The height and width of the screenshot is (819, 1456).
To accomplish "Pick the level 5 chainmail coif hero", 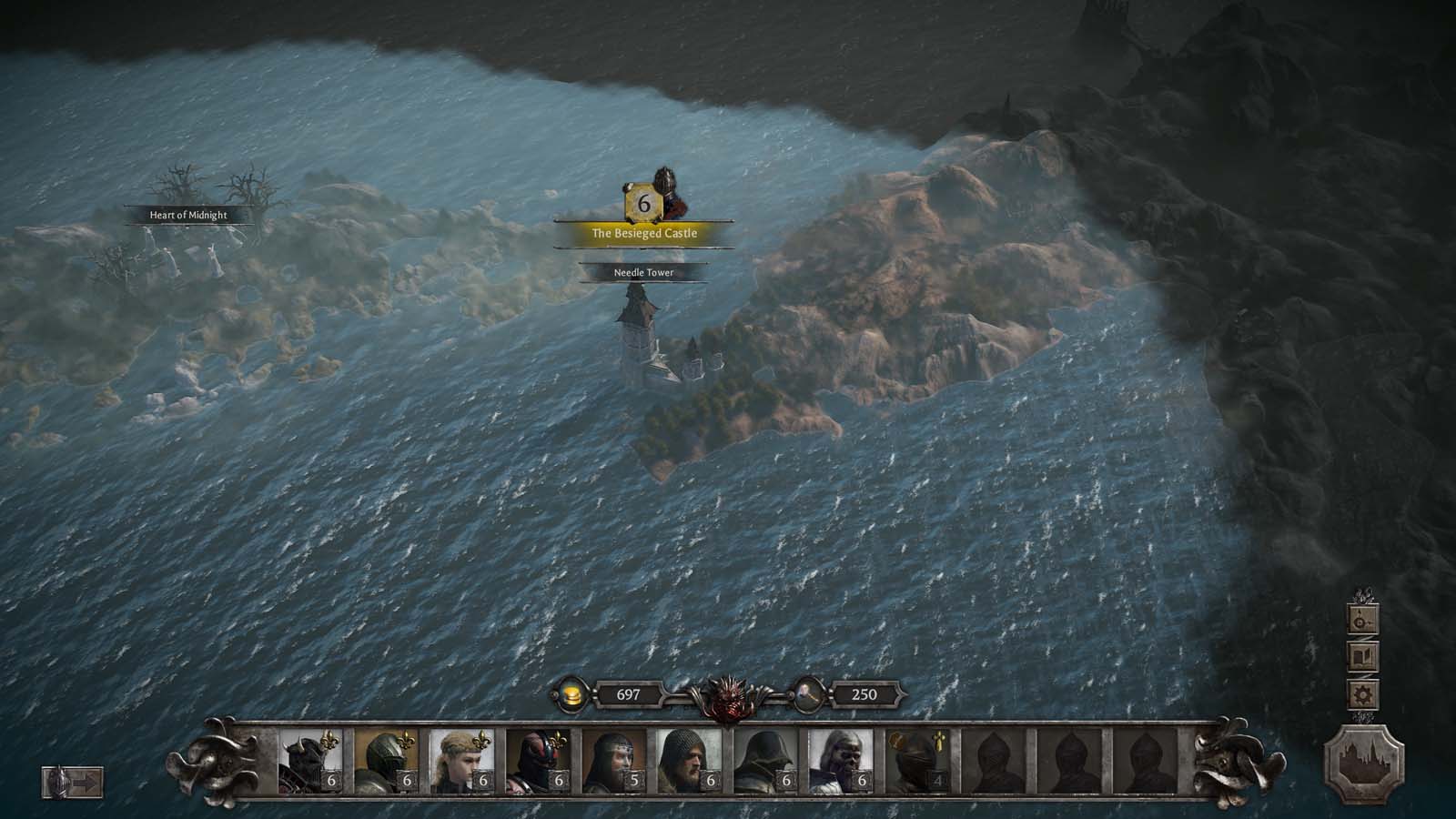I will (612, 760).
